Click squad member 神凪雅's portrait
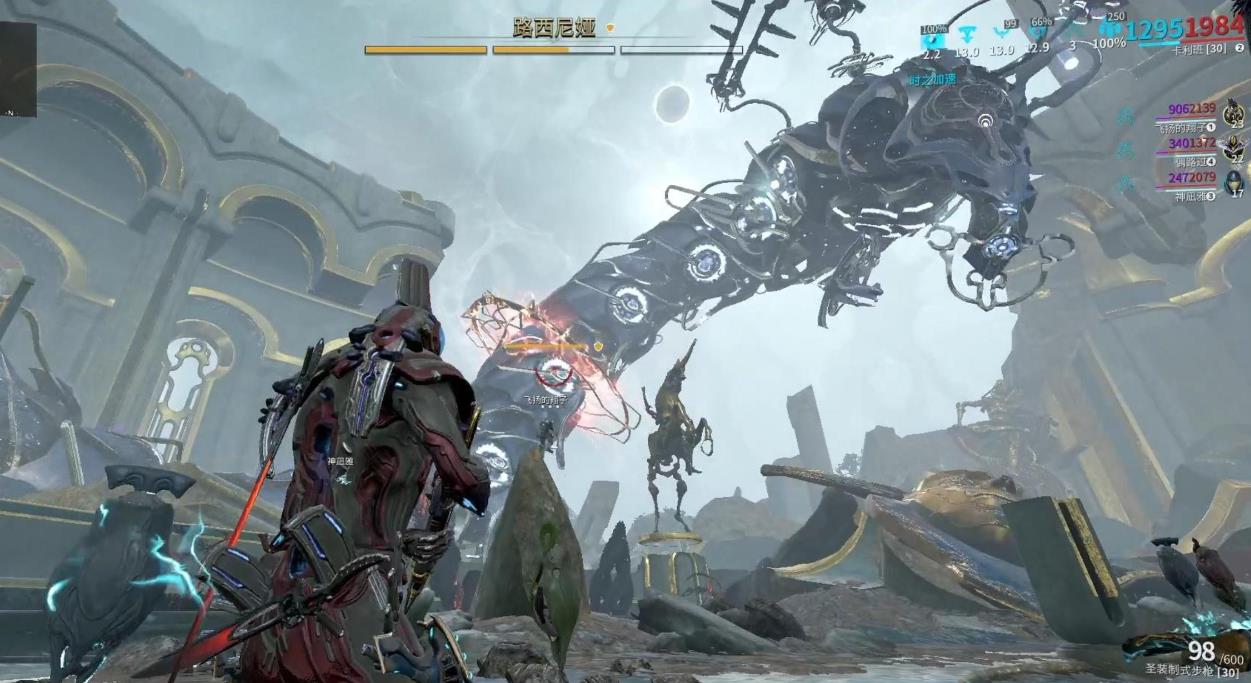 [x=1234, y=182]
